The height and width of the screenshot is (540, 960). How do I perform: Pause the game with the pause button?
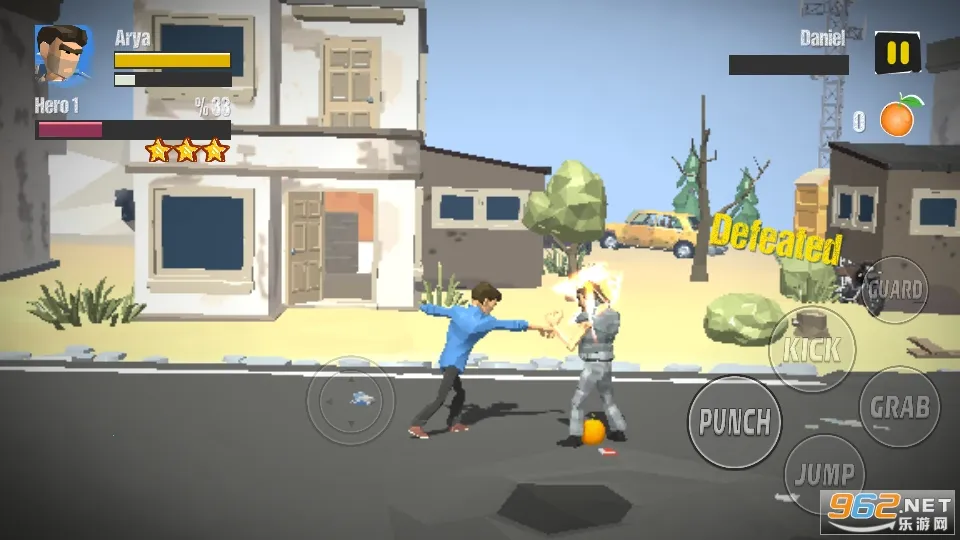coord(898,53)
